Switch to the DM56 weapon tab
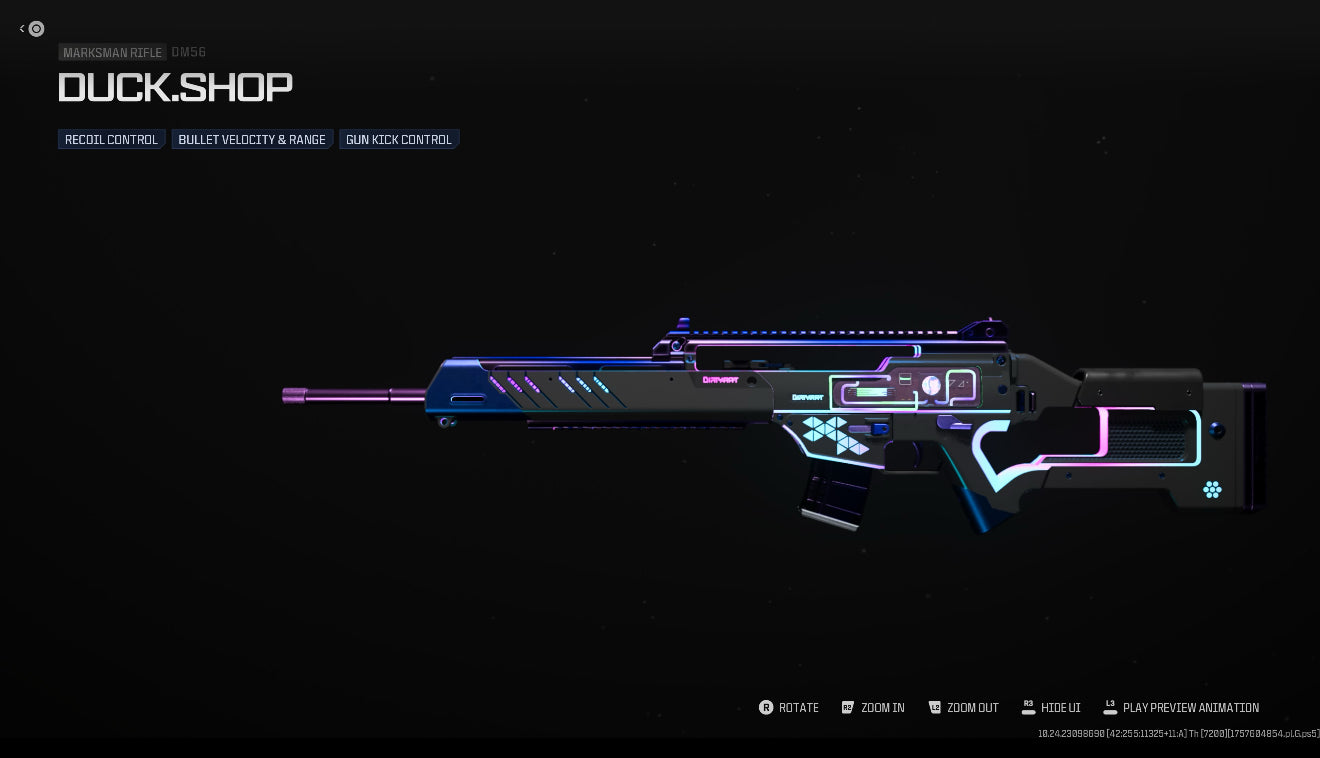 (188, 53)
